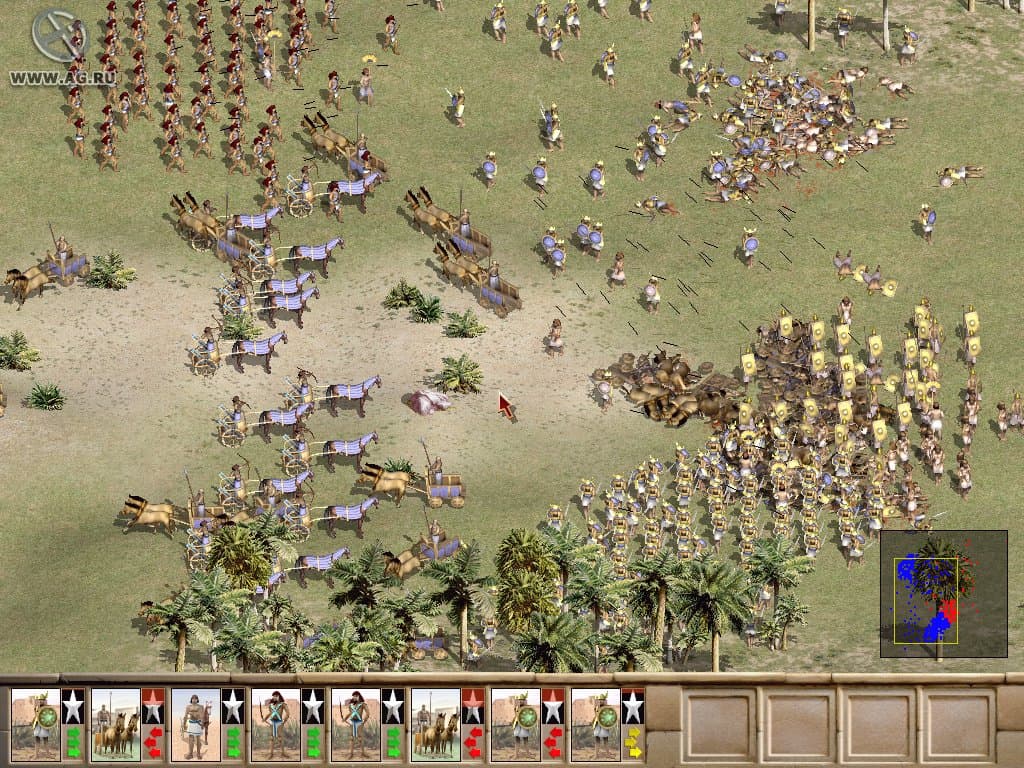Choose the bare-chested white-kilt unit card
This screenshot has width=1024, height=768.
click(x=196, y=723)
